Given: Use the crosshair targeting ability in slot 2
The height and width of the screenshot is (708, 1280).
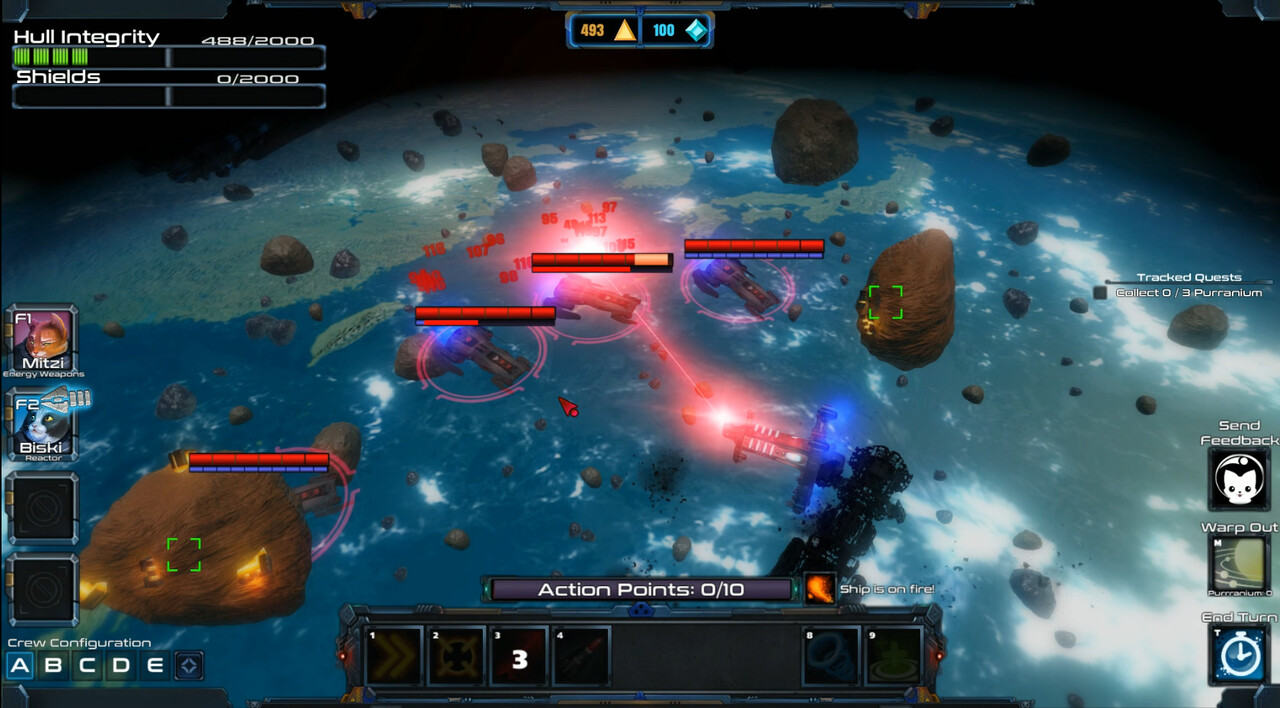Looking at the screenshot, I should coord(457,656).
